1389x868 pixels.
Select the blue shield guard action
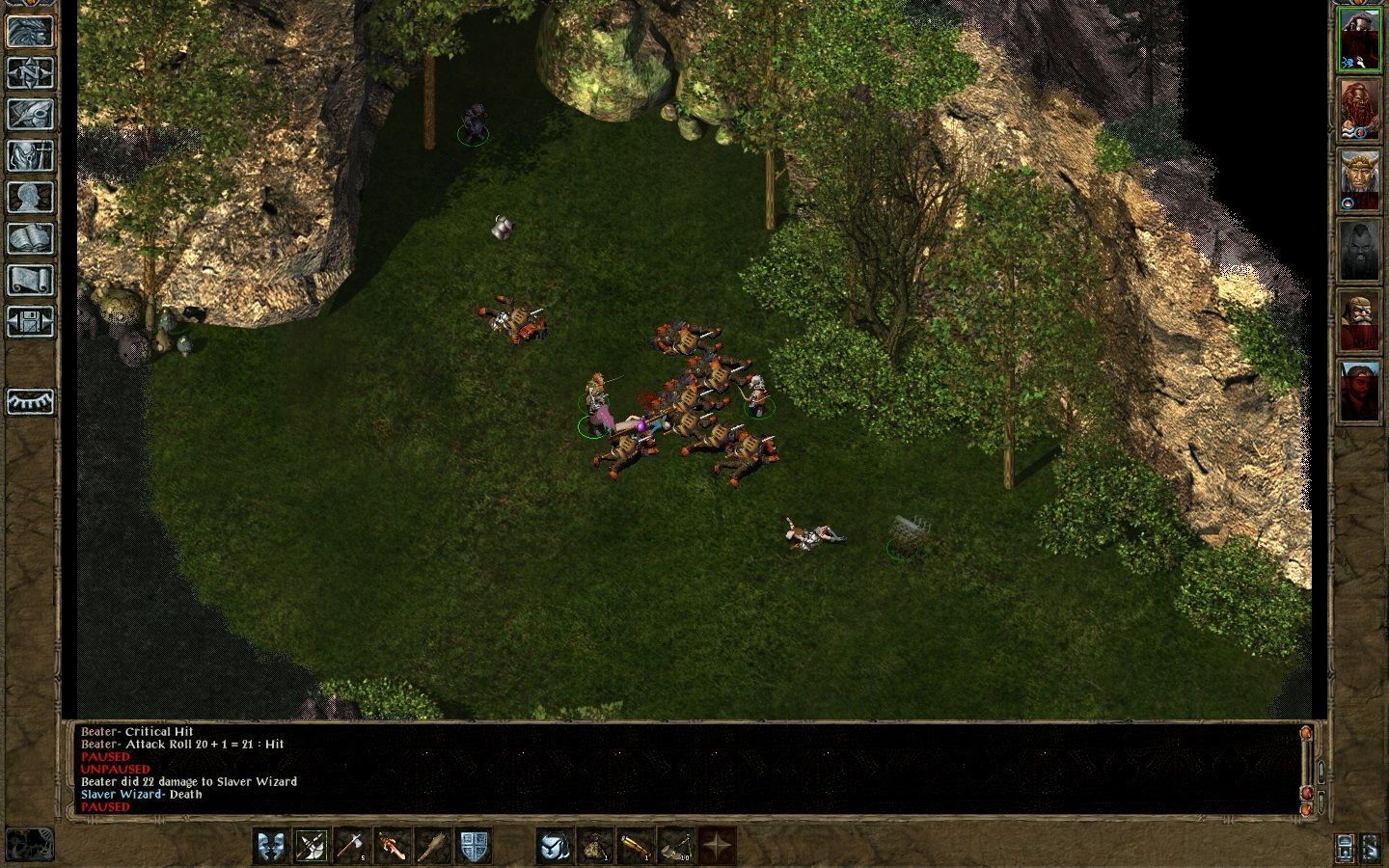(x=474, y=846)
